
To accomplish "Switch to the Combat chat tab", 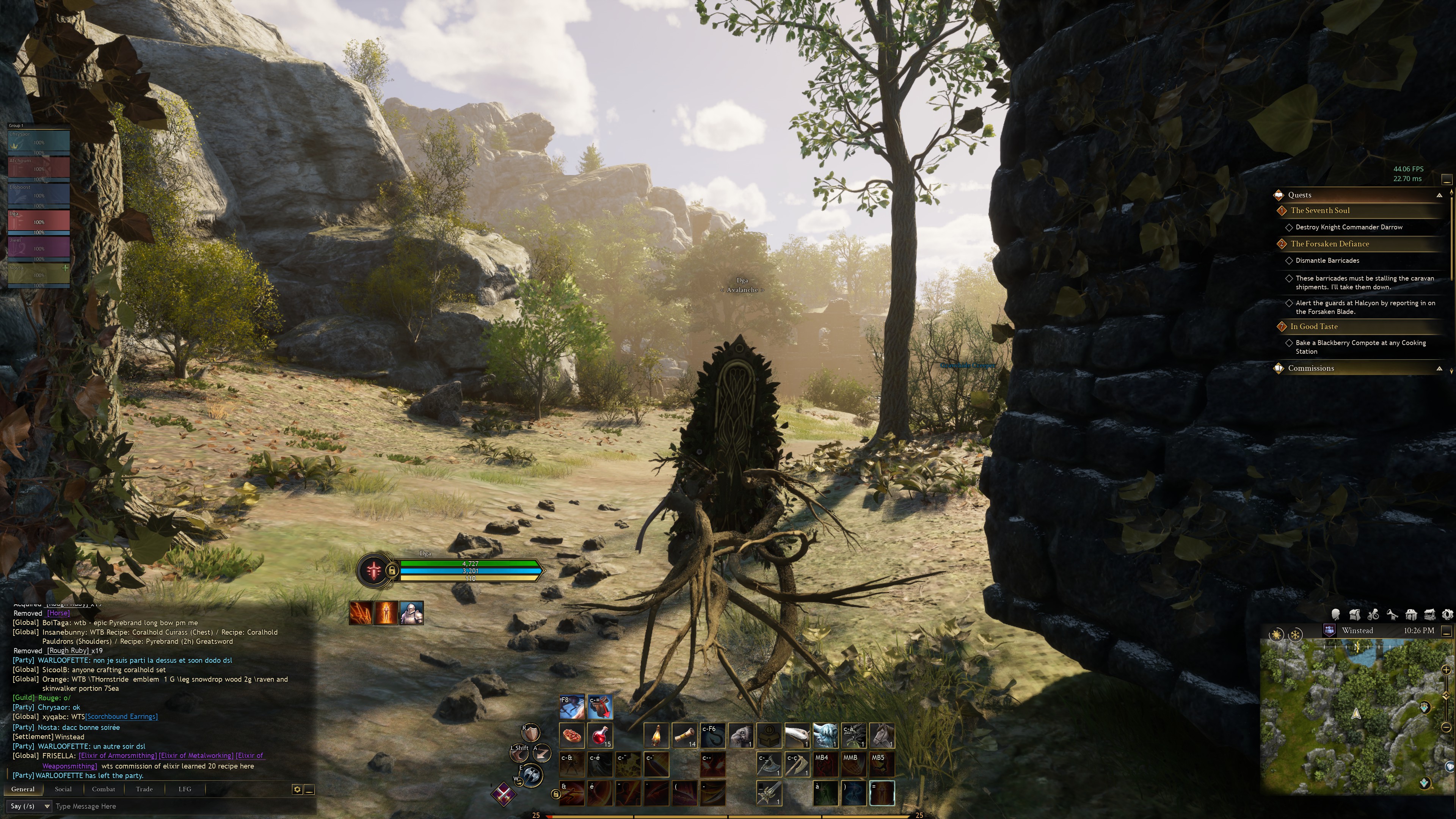I will (104, 789).
